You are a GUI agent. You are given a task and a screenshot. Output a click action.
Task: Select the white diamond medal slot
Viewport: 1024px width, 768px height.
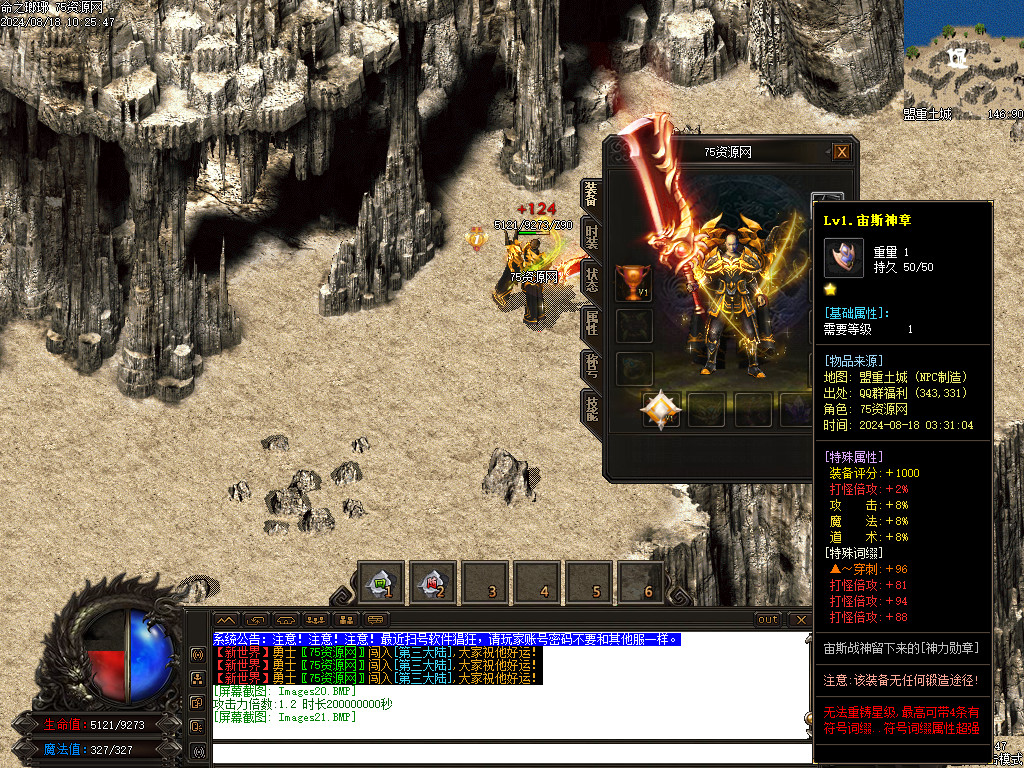pyautogui.click(x=660, y=408)
